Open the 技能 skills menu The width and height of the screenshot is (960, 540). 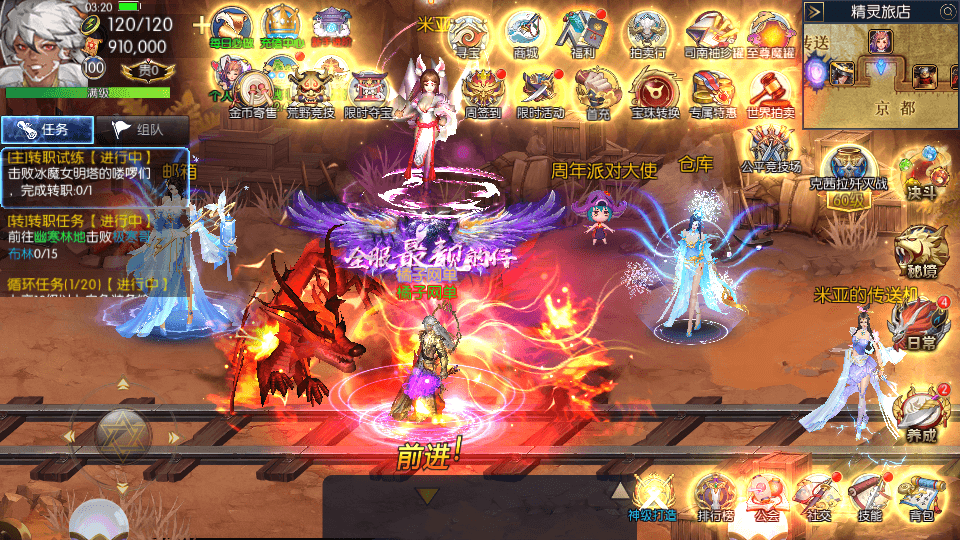(x=864, y=497)
